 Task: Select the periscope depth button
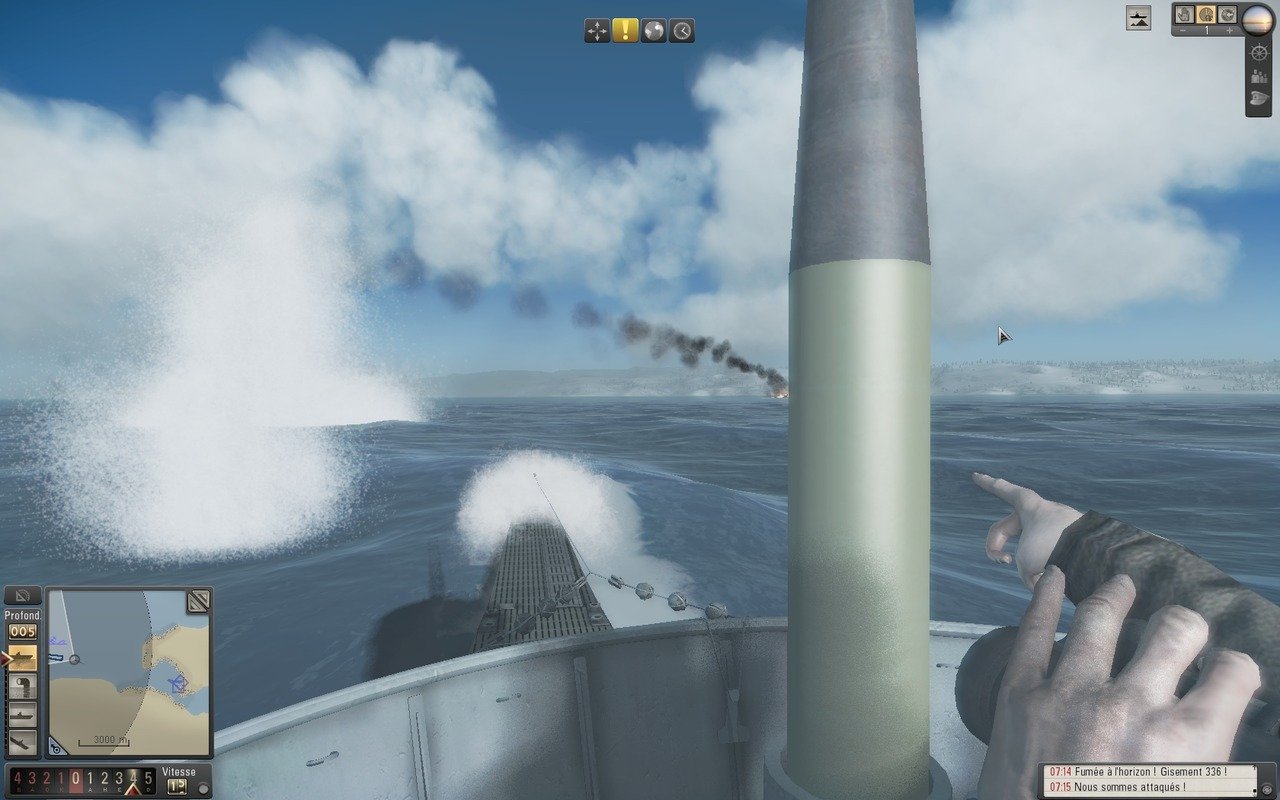pos(22,714)
